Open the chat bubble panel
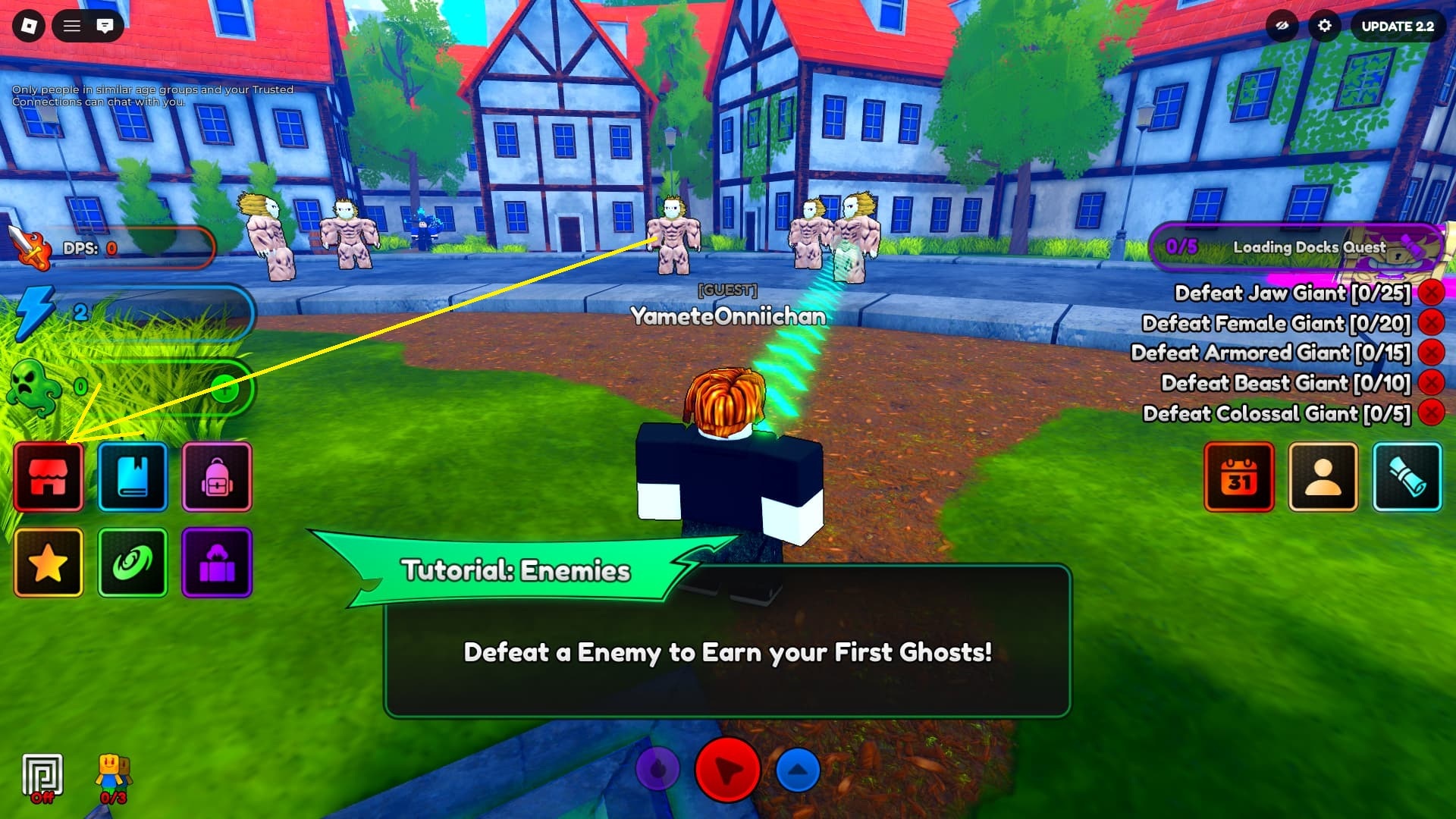1456x819 pixels. [105, 25]
